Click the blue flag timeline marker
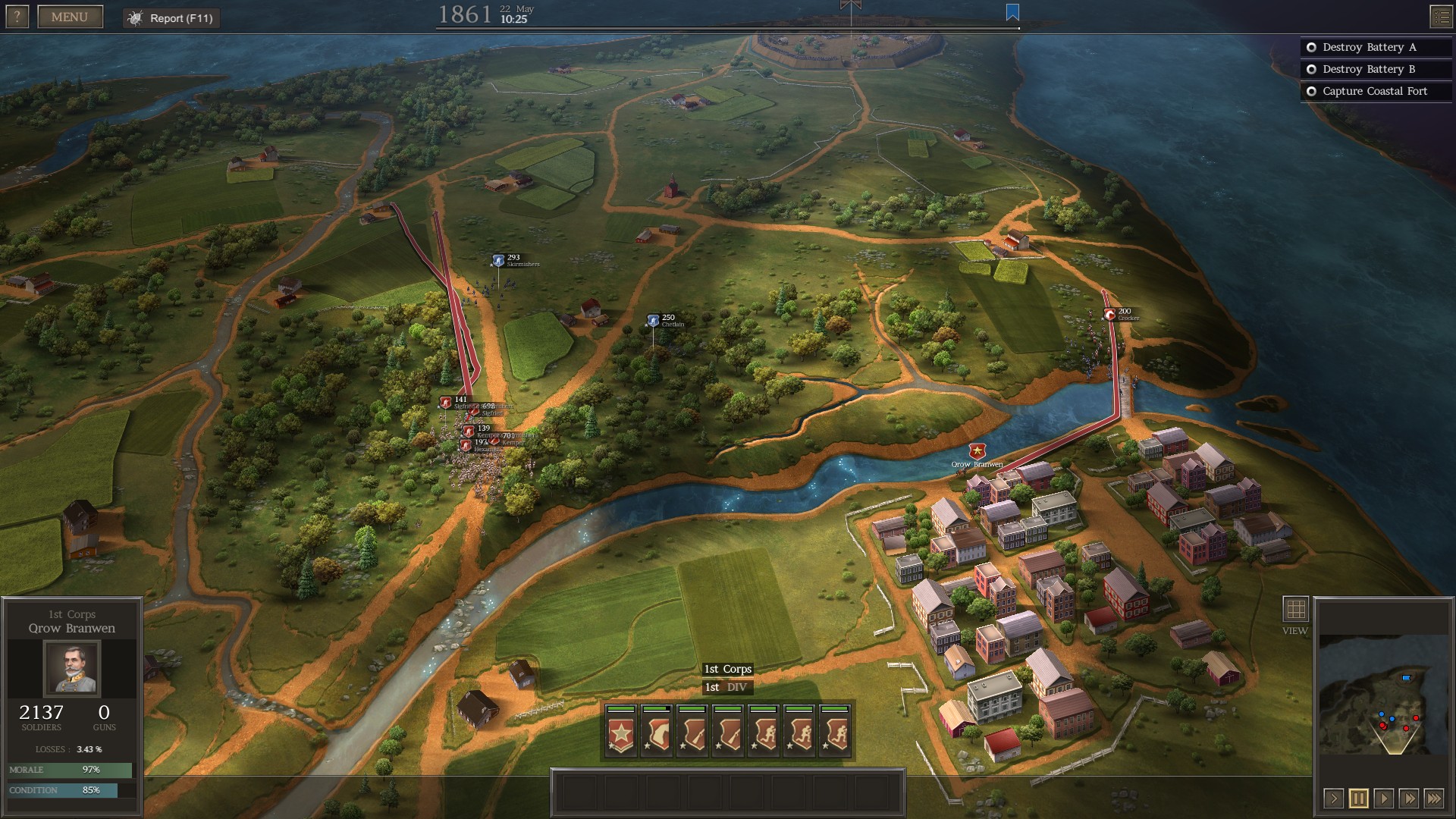This screenshot has height=819, width=1456. coord(1012,12)
